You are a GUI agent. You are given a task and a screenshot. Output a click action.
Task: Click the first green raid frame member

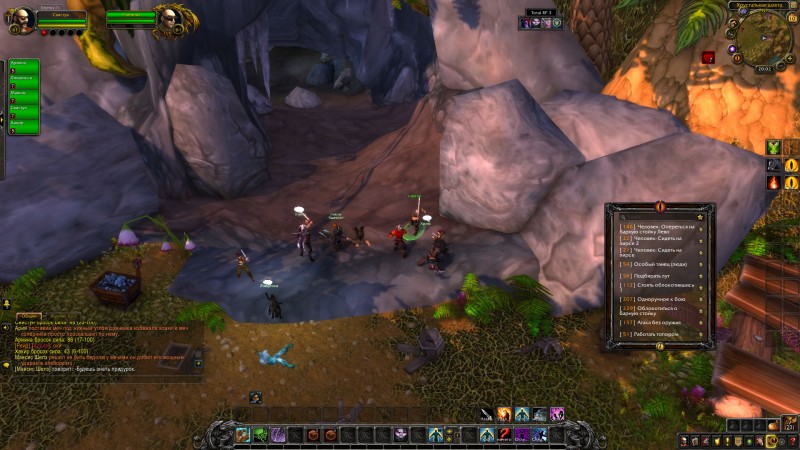pyautogui.click(x=24, y=66)
